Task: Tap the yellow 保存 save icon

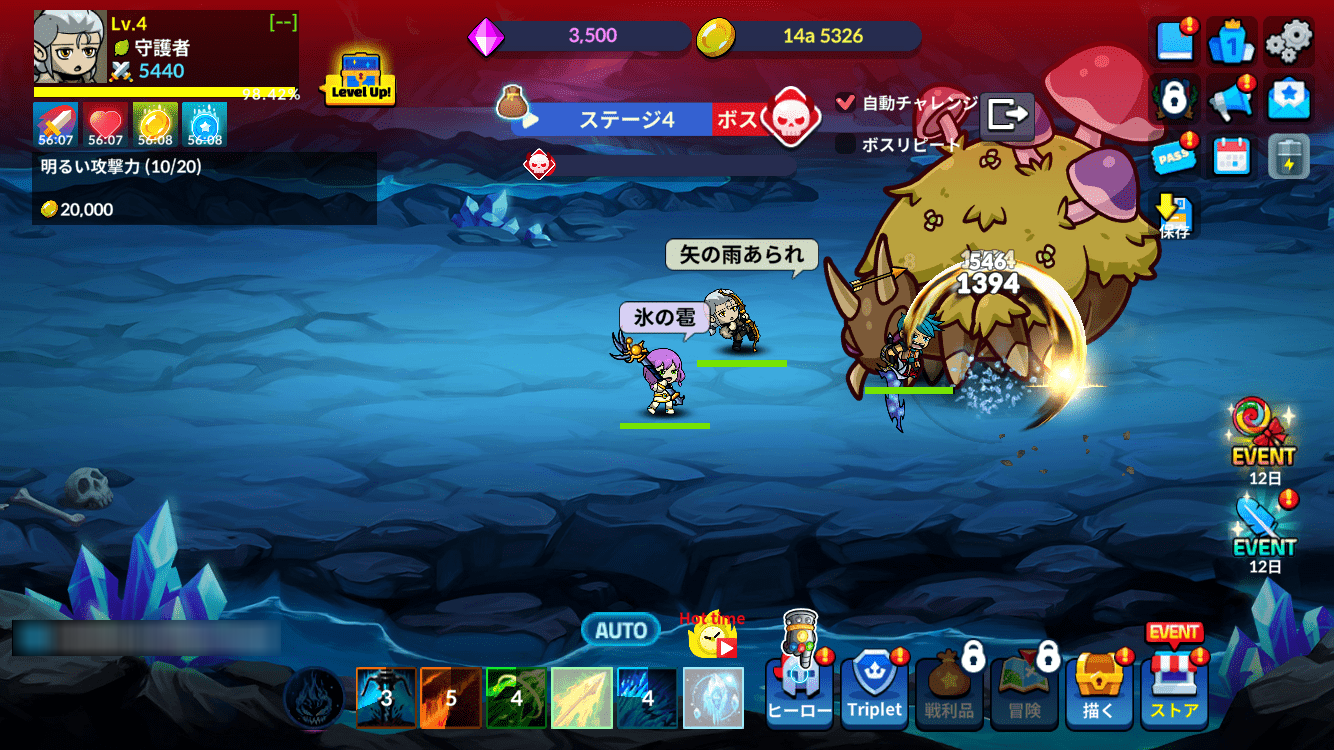Action: tap(1172, 210)
